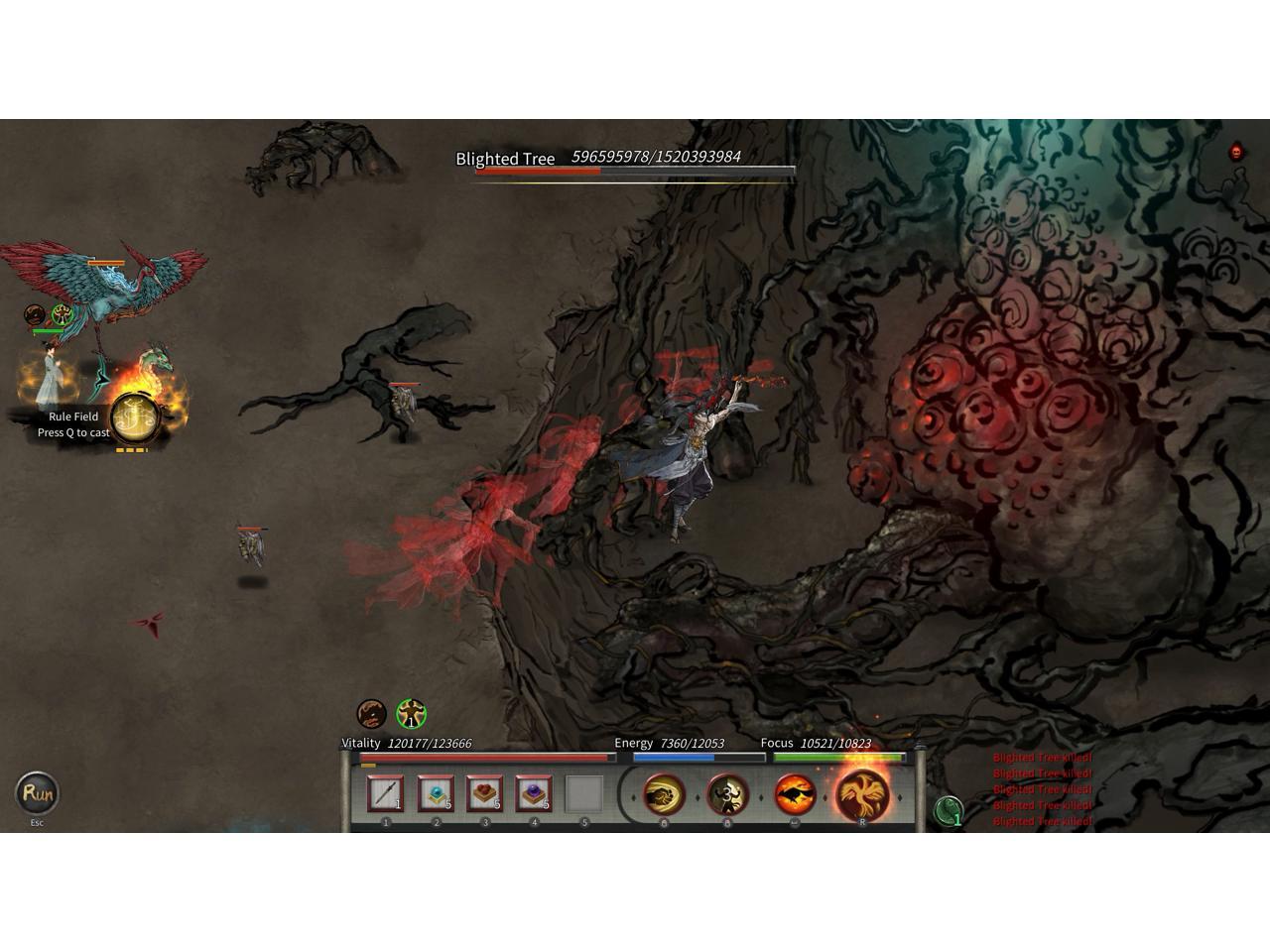Image resolution: width=1270 pixels, height=952 pixels.
Task: Trigger the flaming phoenix ultimate skill
Action: [x=862, y=793]
